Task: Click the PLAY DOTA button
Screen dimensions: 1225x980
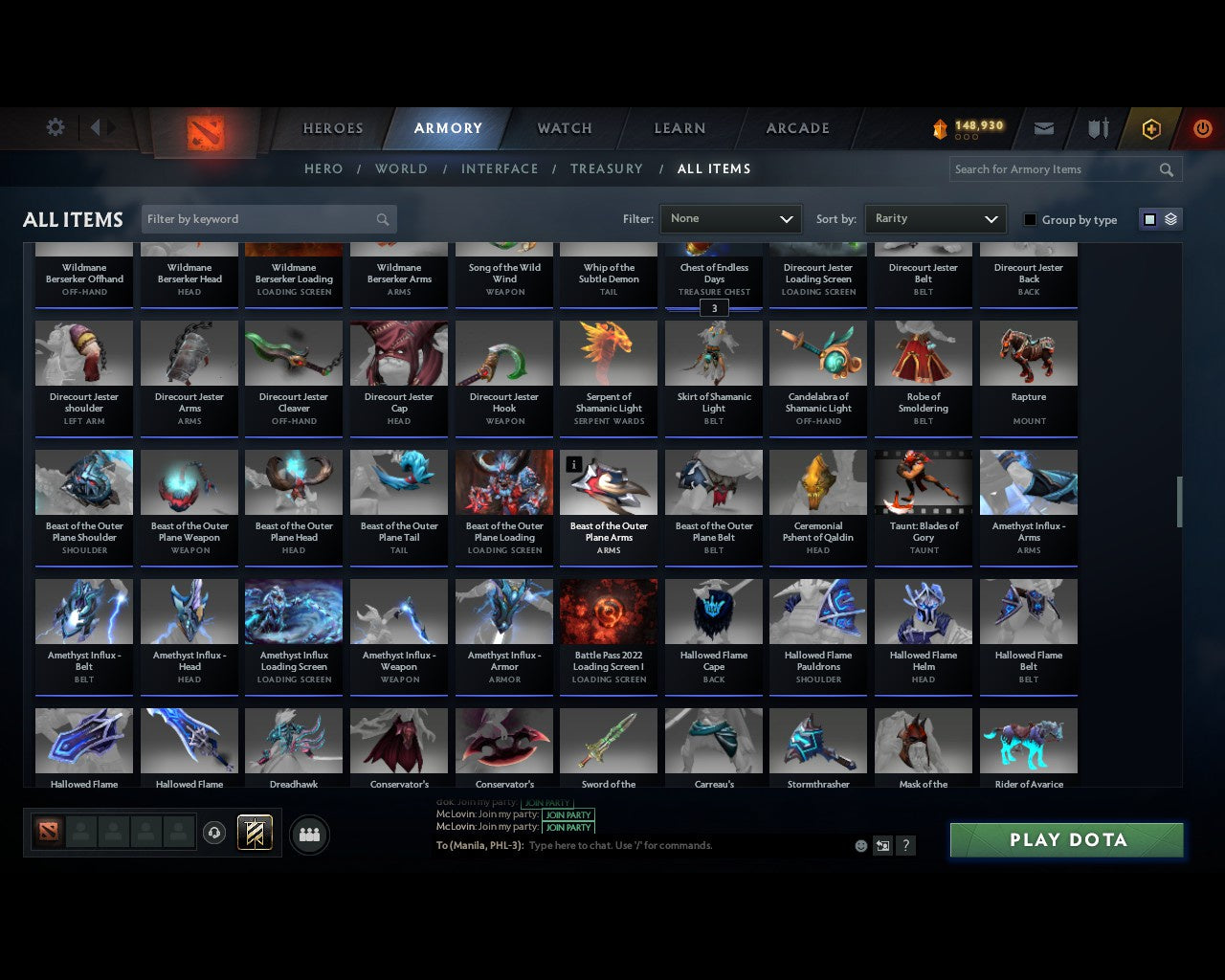Action: pyautogui.click(x=1065, y=839)
